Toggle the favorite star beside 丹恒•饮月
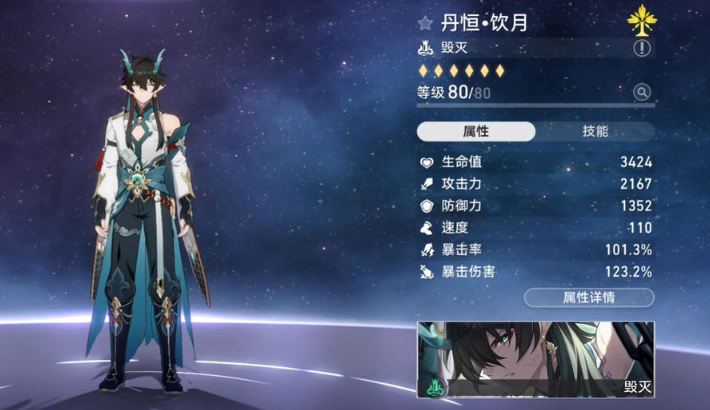 tap(425, 21)
